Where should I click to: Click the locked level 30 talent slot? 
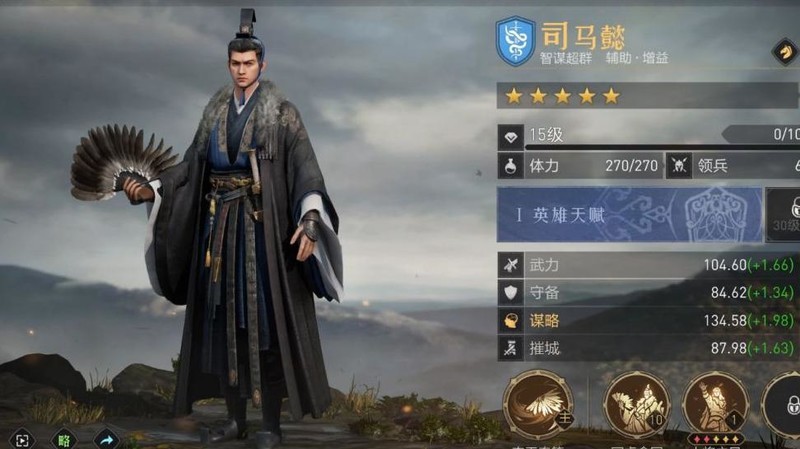pos(785,214)
